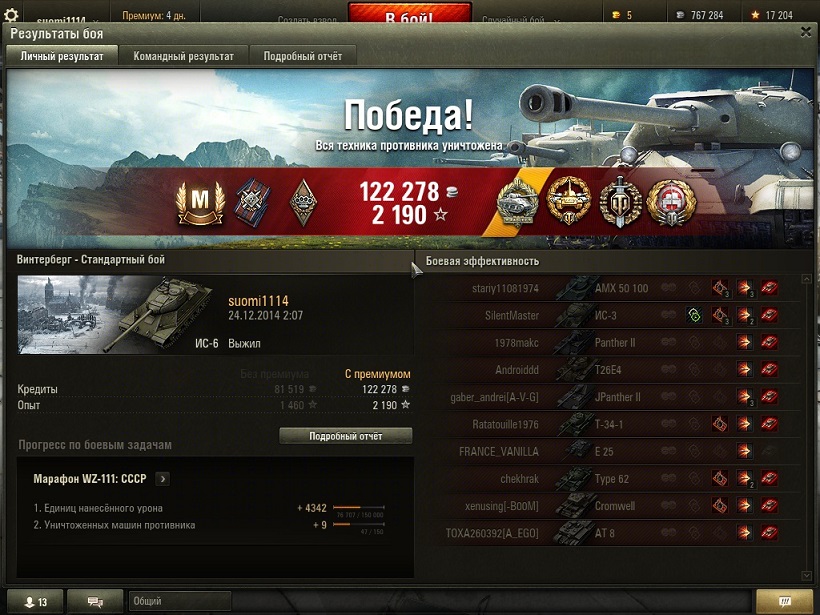Viewport: 820px width, 615px height.
Task: Click the Подробный отчёт button
Action: tap(345, 436)
